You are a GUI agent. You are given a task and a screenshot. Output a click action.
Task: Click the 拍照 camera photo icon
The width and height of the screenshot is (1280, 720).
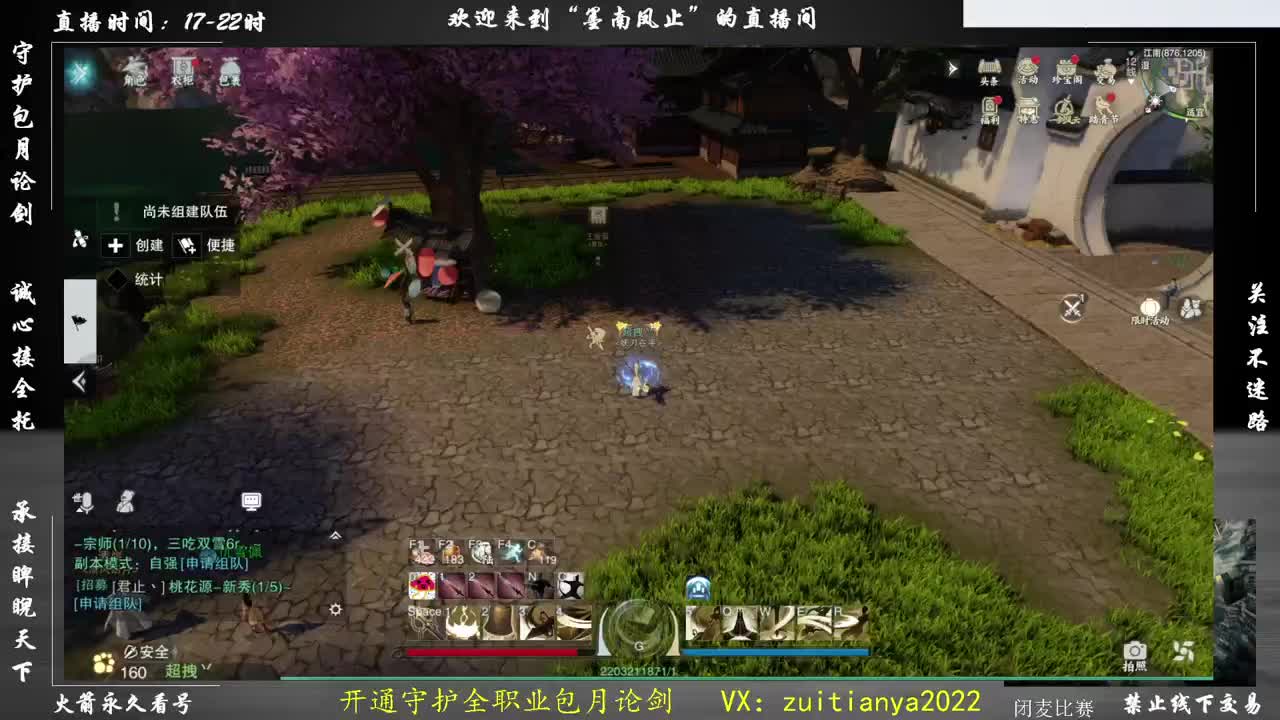pyautogui.click(x=1133, y=651)
